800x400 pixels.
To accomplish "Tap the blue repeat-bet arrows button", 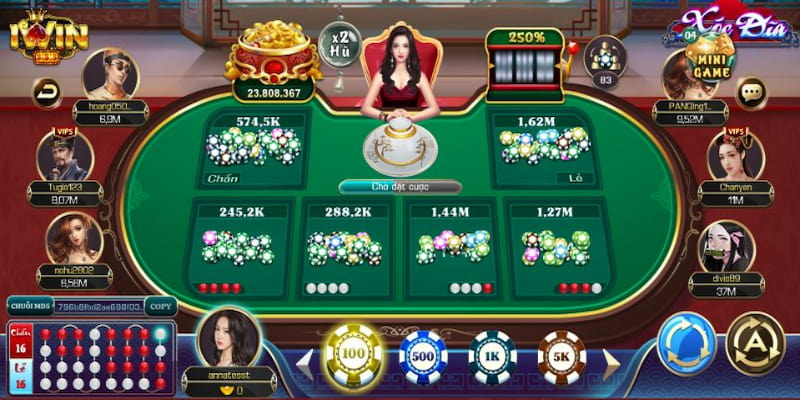I will 686,344.
